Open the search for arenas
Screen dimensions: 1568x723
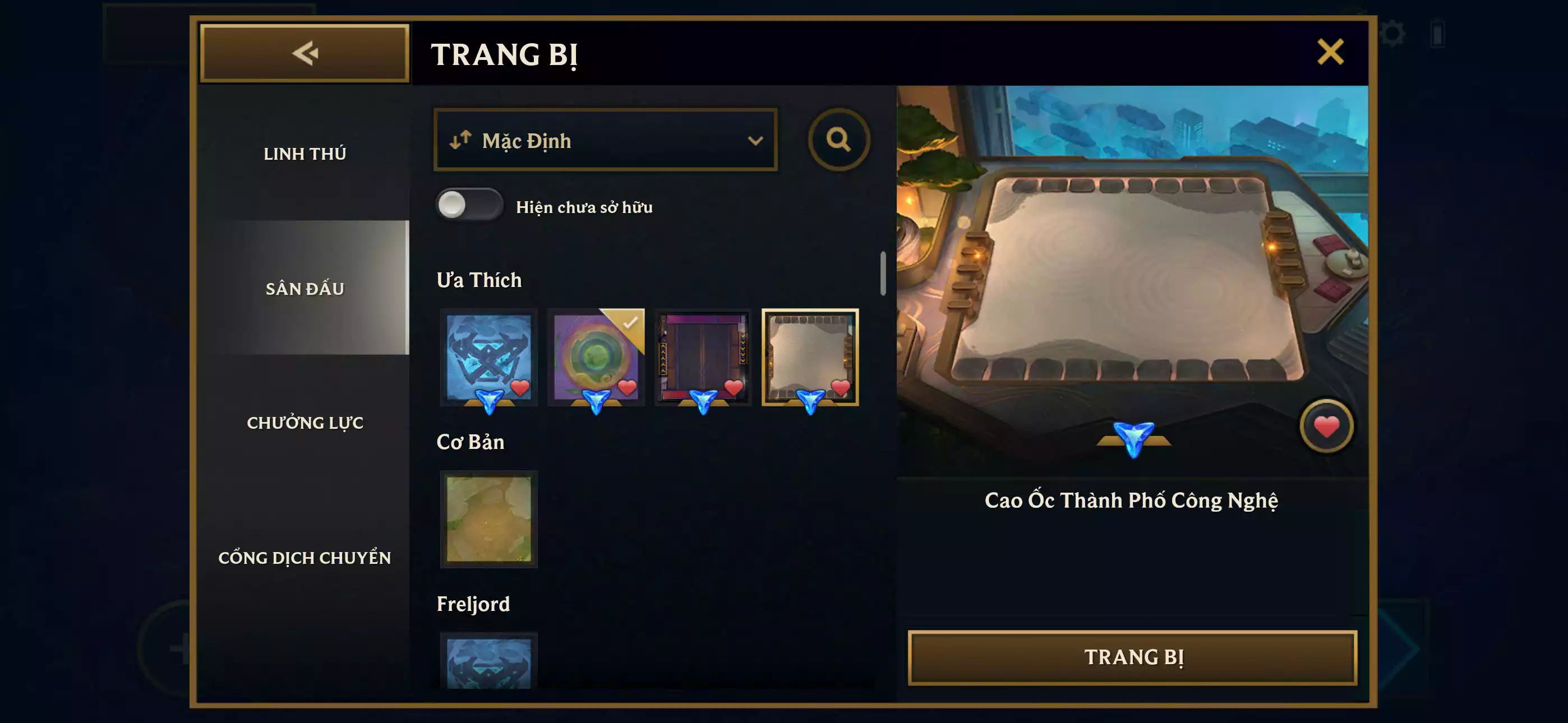(841, 140)
